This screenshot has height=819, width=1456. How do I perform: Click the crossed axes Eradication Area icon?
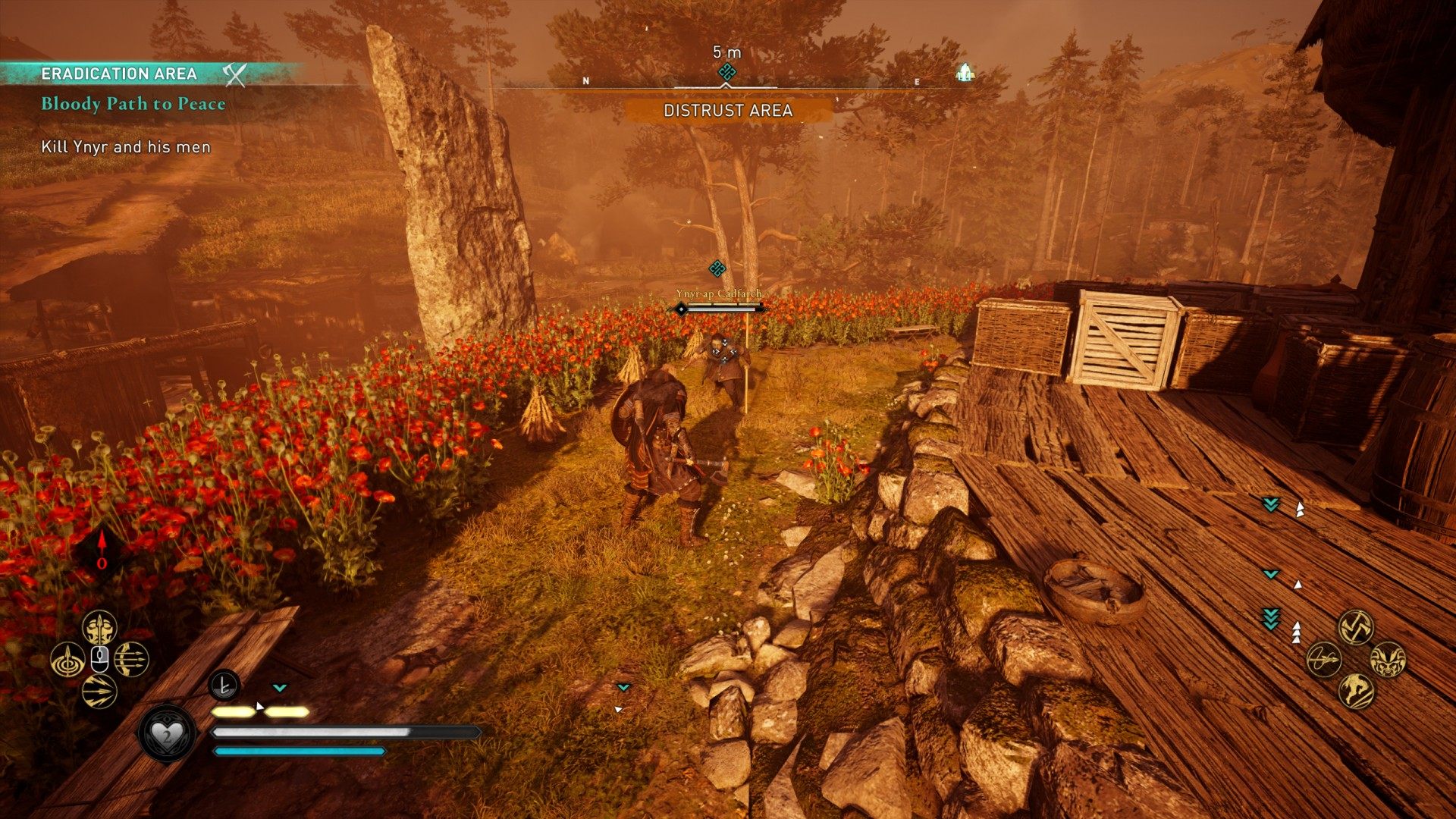(x=236, y=74)
